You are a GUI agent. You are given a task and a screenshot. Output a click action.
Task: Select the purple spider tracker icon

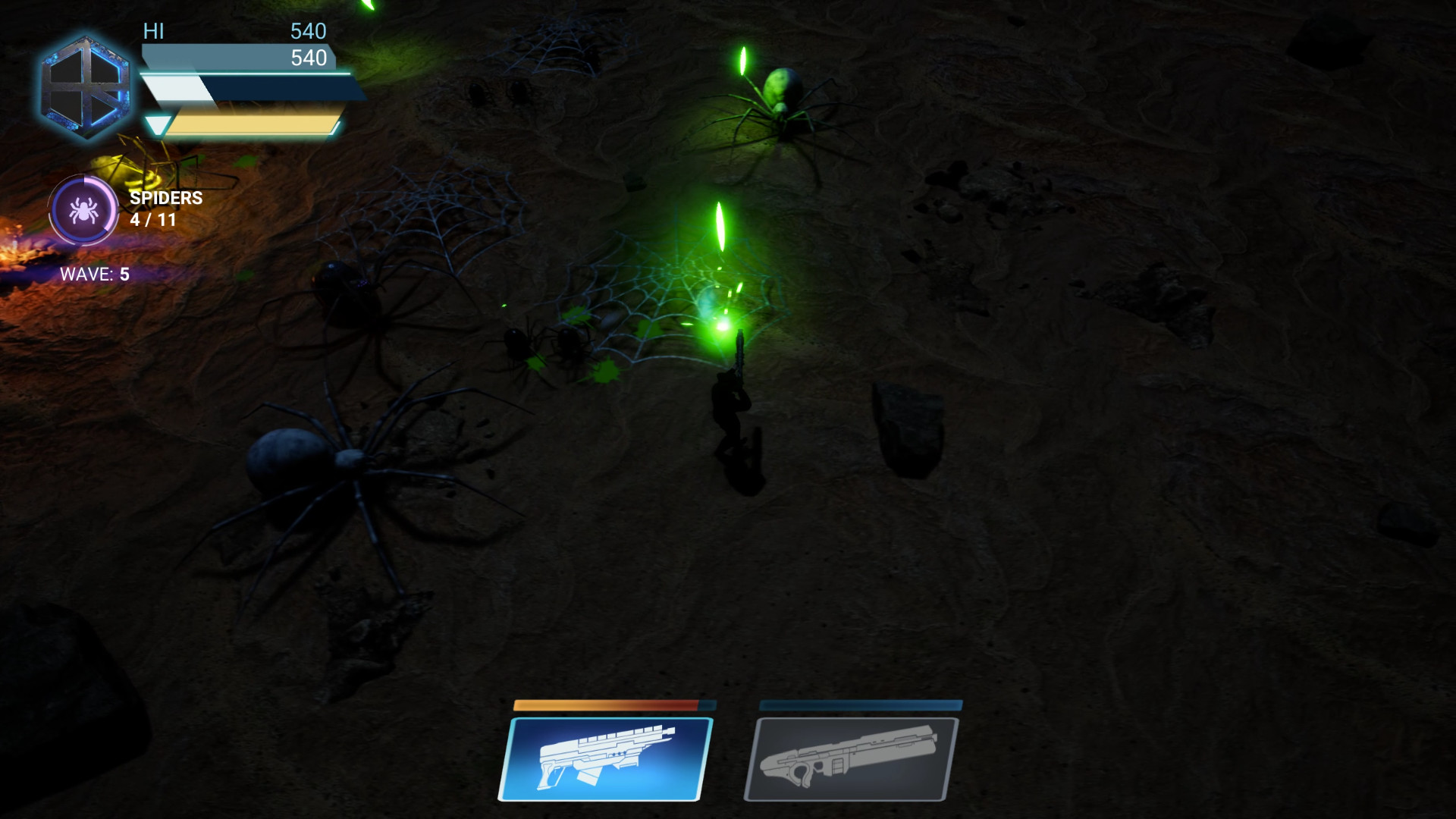pyautogui.click(x=83, y=212)
